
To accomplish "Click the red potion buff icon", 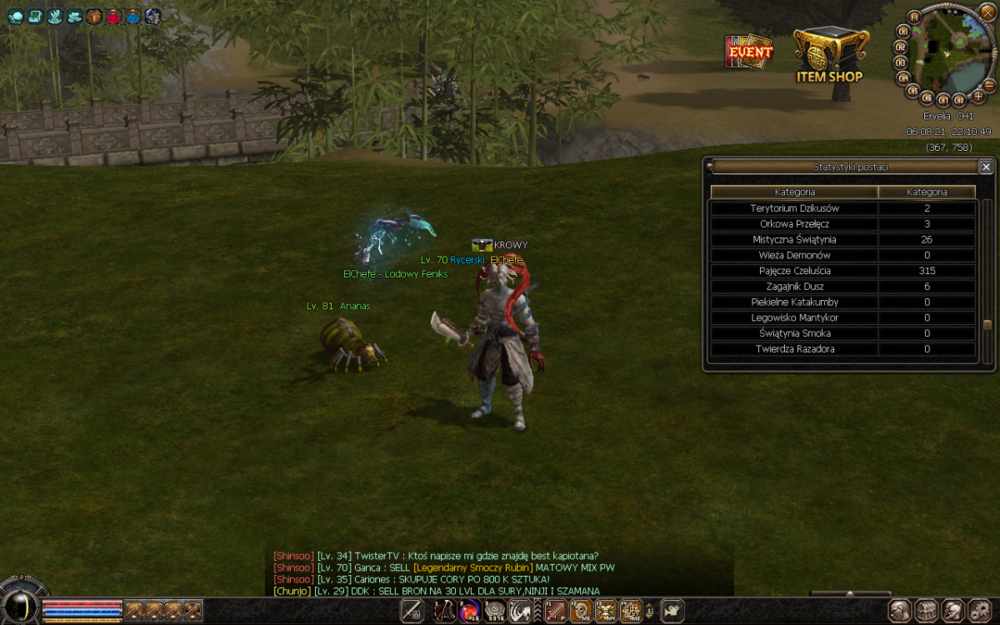I will point(113,16).
